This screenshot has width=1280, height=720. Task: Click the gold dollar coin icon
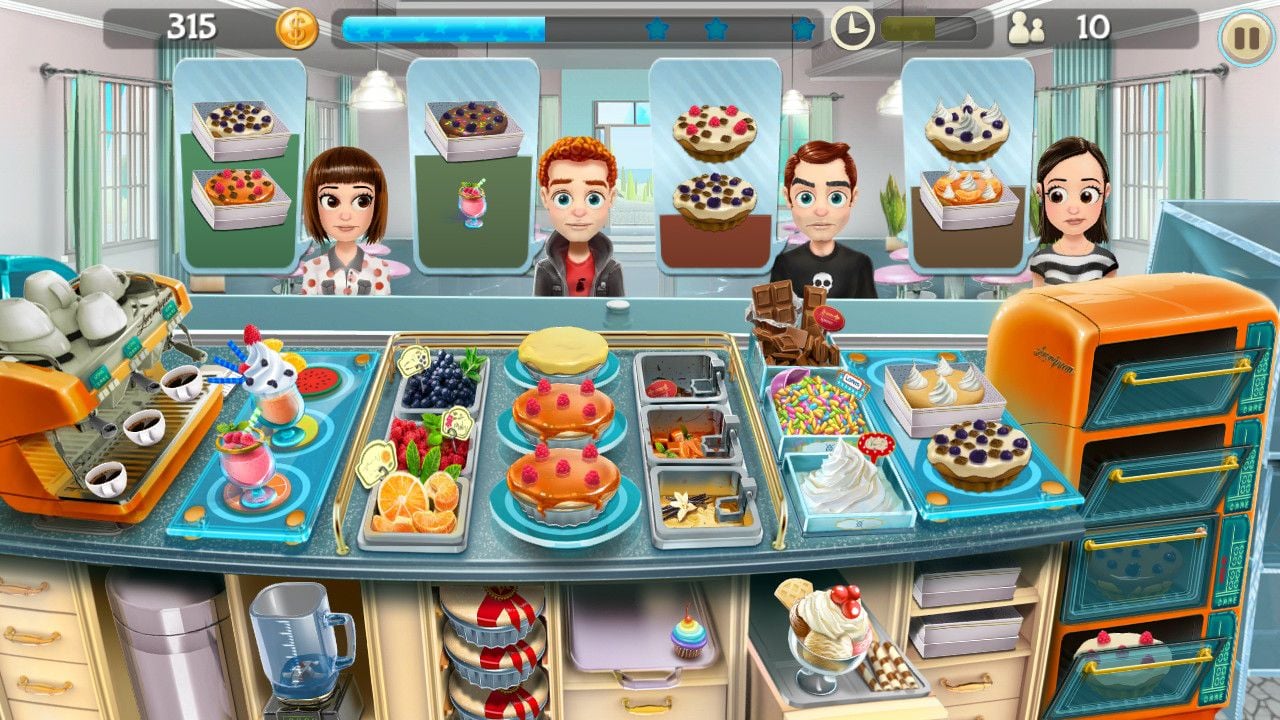(x=296, y=26)
